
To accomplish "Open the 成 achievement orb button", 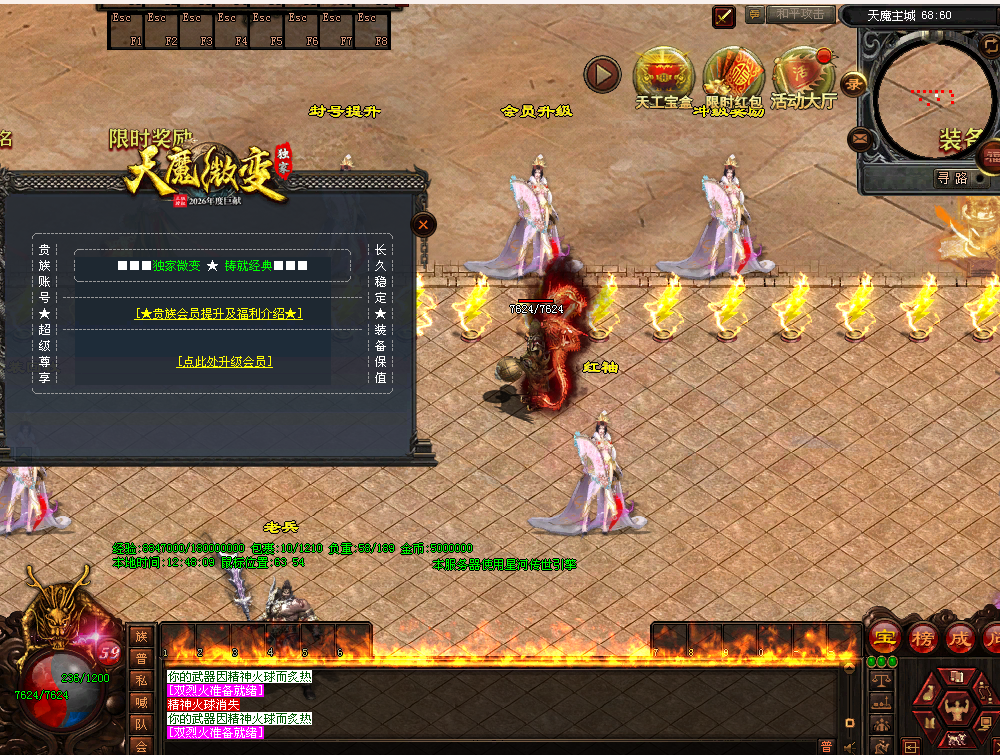I will (959, 638).
